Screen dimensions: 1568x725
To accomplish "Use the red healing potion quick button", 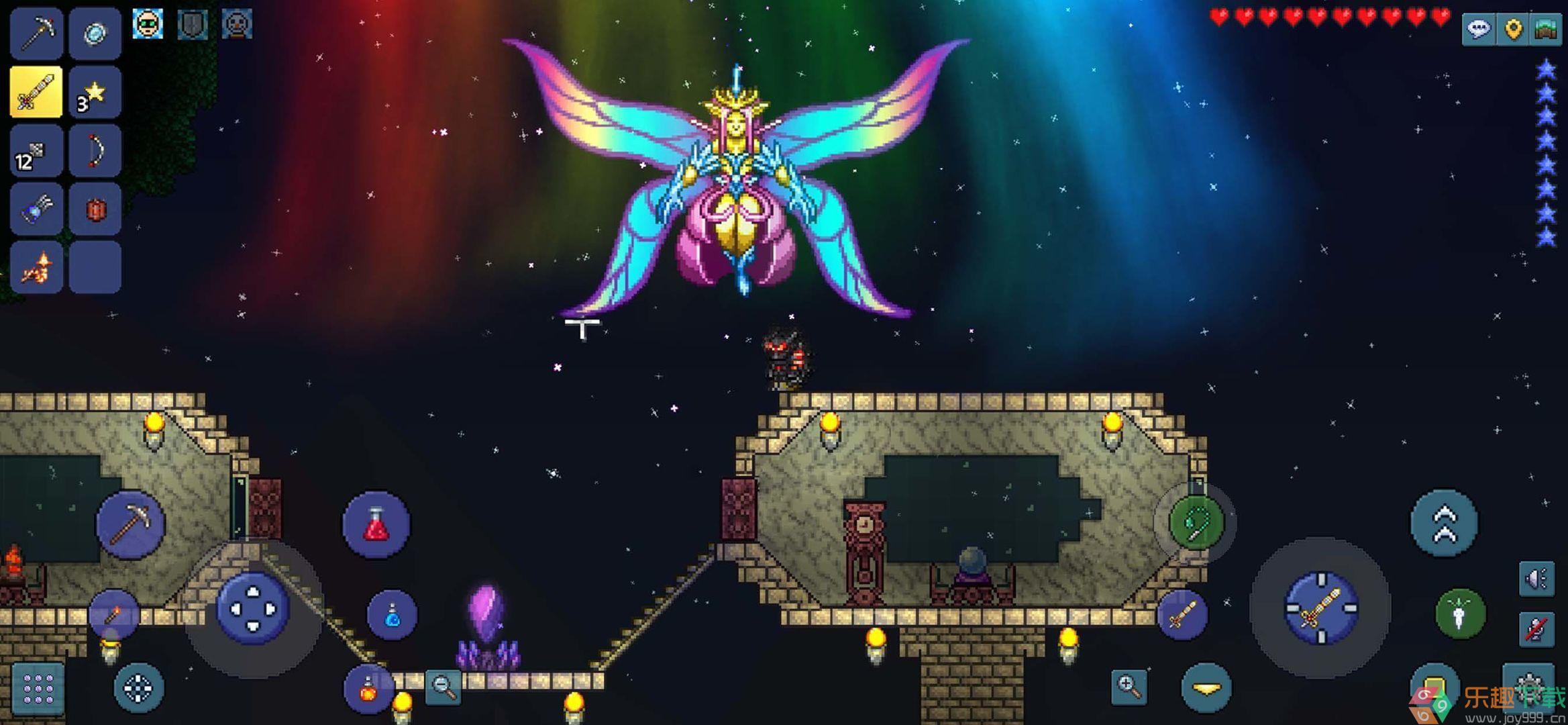I will tap(376, 524).
